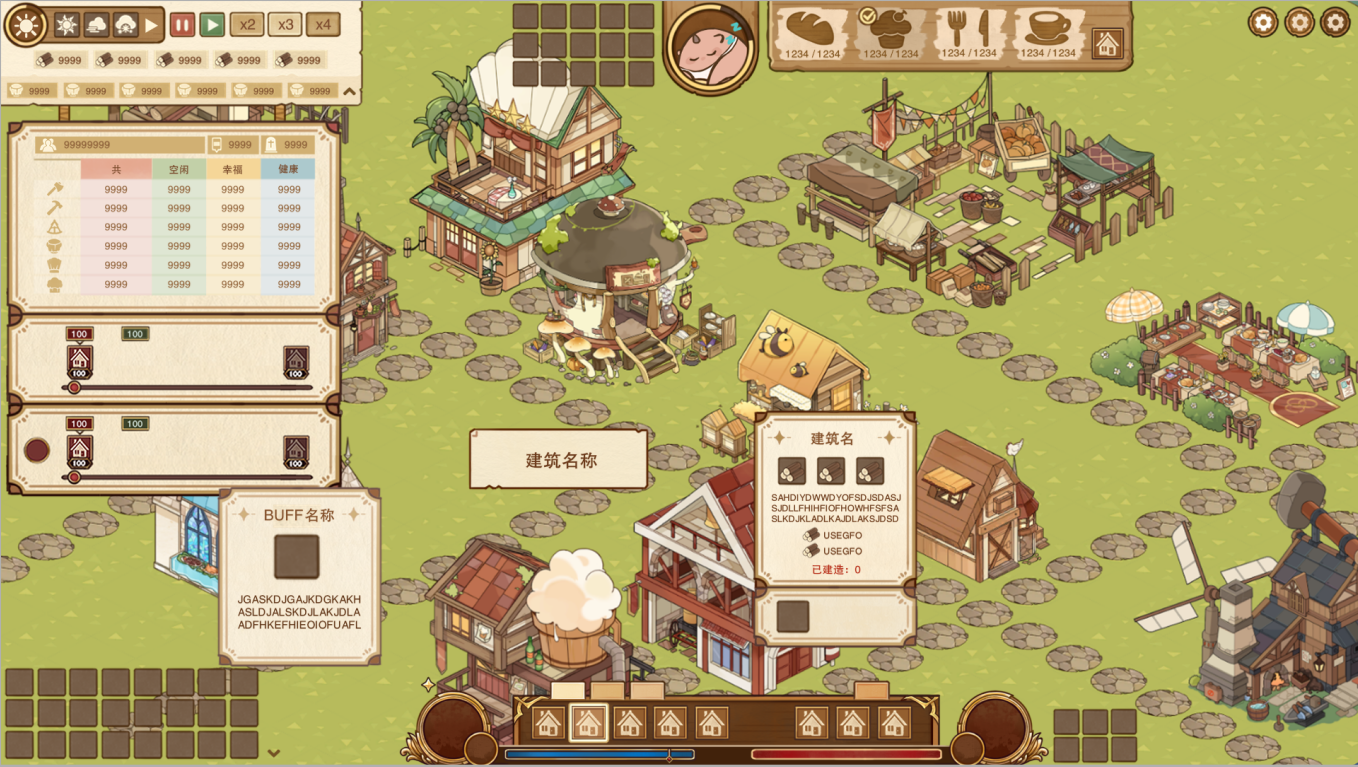Expand the bottom-left slot grid chevron
The width and height of the screenshot is (1358, 767).
274,753
